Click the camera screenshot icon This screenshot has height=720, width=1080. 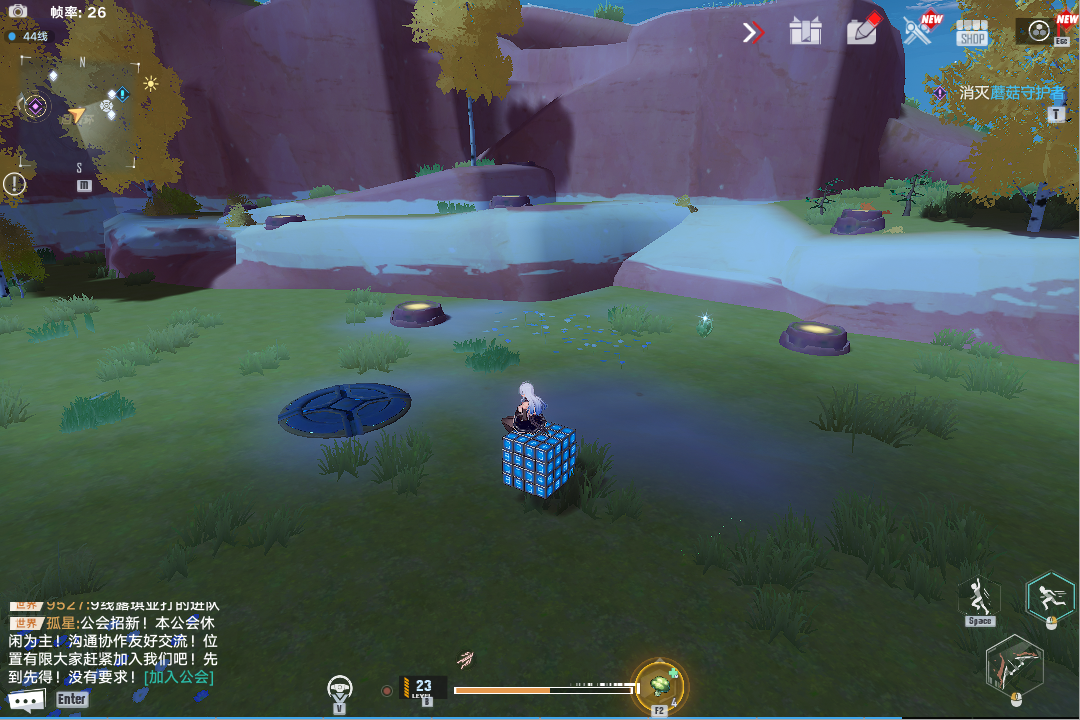pyautogui.click(x=18, y=12)
